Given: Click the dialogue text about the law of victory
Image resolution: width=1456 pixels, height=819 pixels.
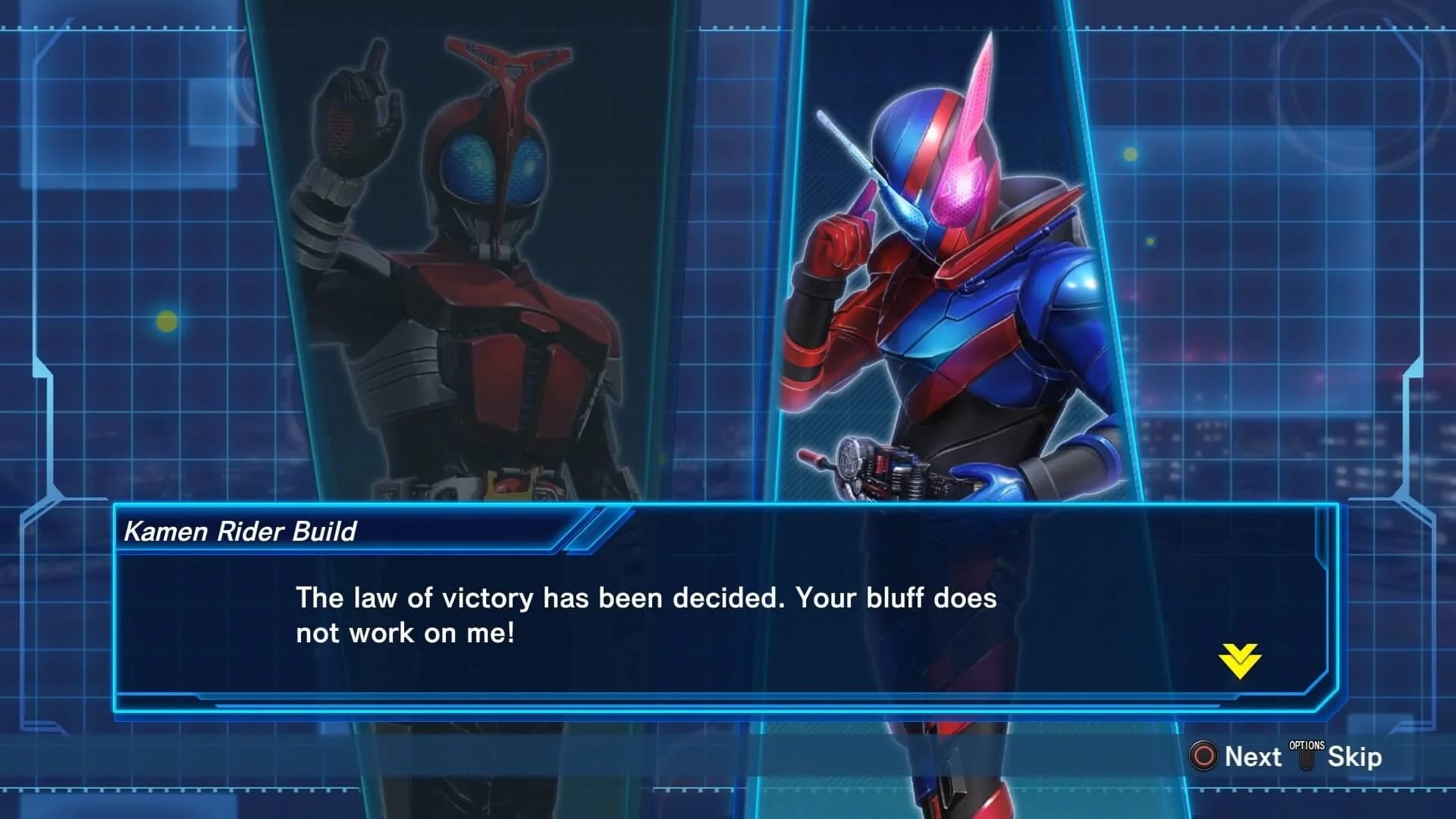Looking at the screenshot, I should 645,614.
